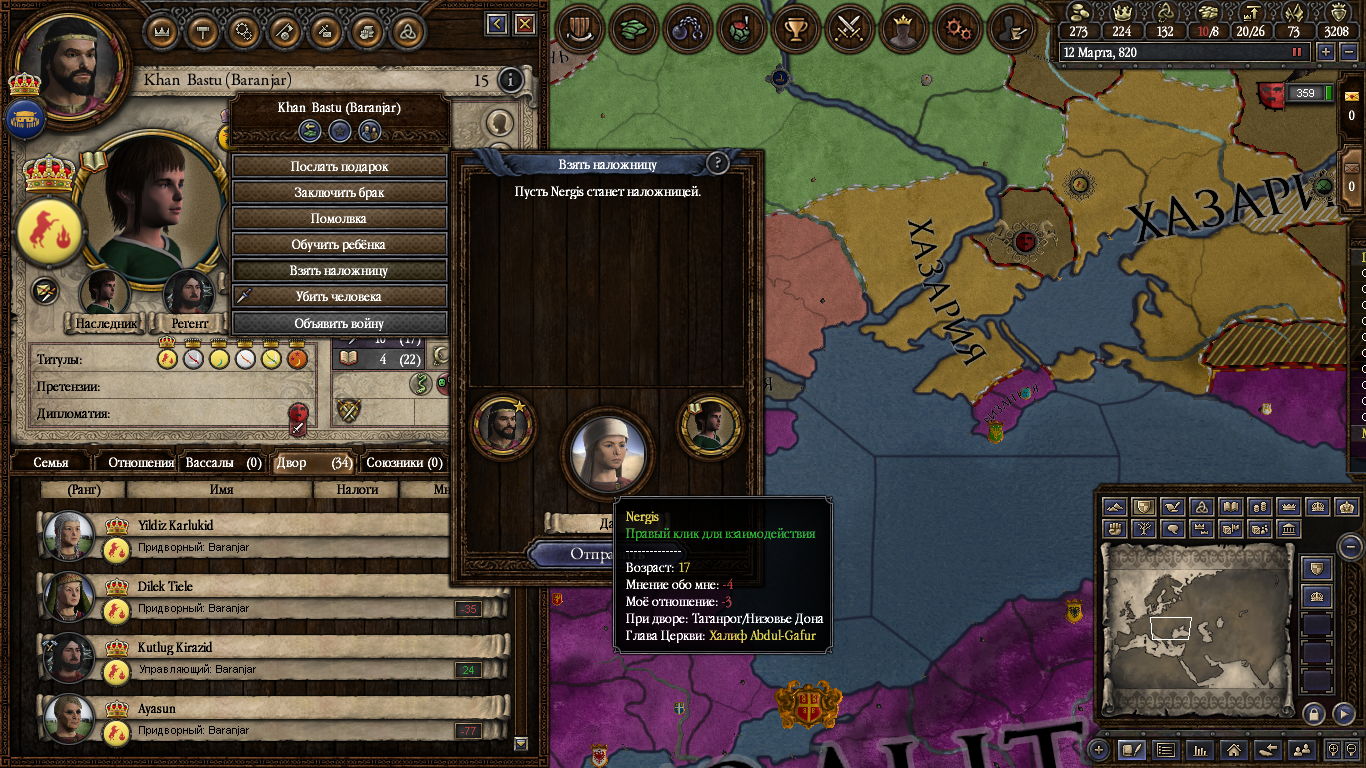Click the minimap of Europe
1366x768 pixels.
point(1200,630)
